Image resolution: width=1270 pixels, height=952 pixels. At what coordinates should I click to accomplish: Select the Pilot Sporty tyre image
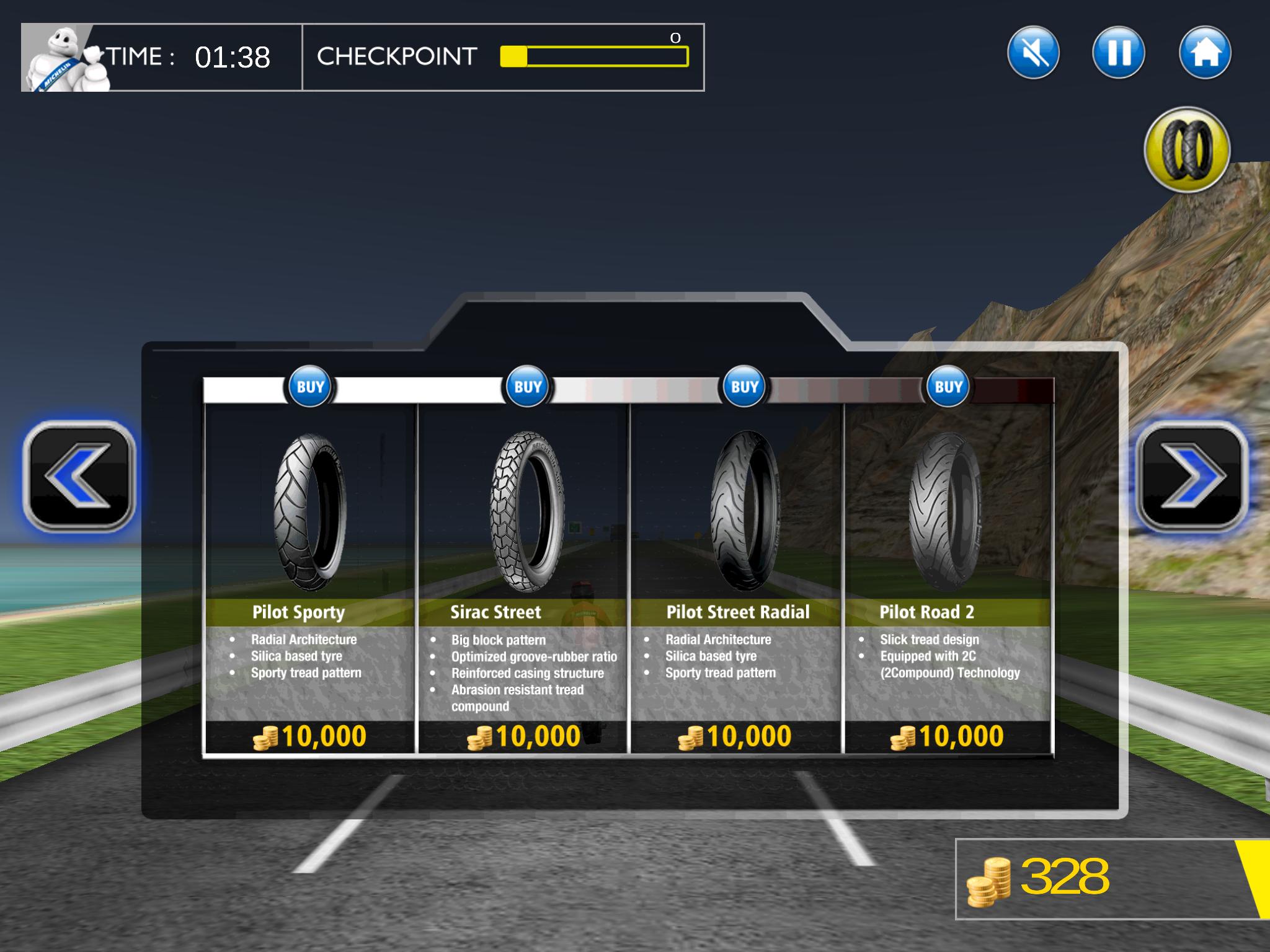point(310,512)
